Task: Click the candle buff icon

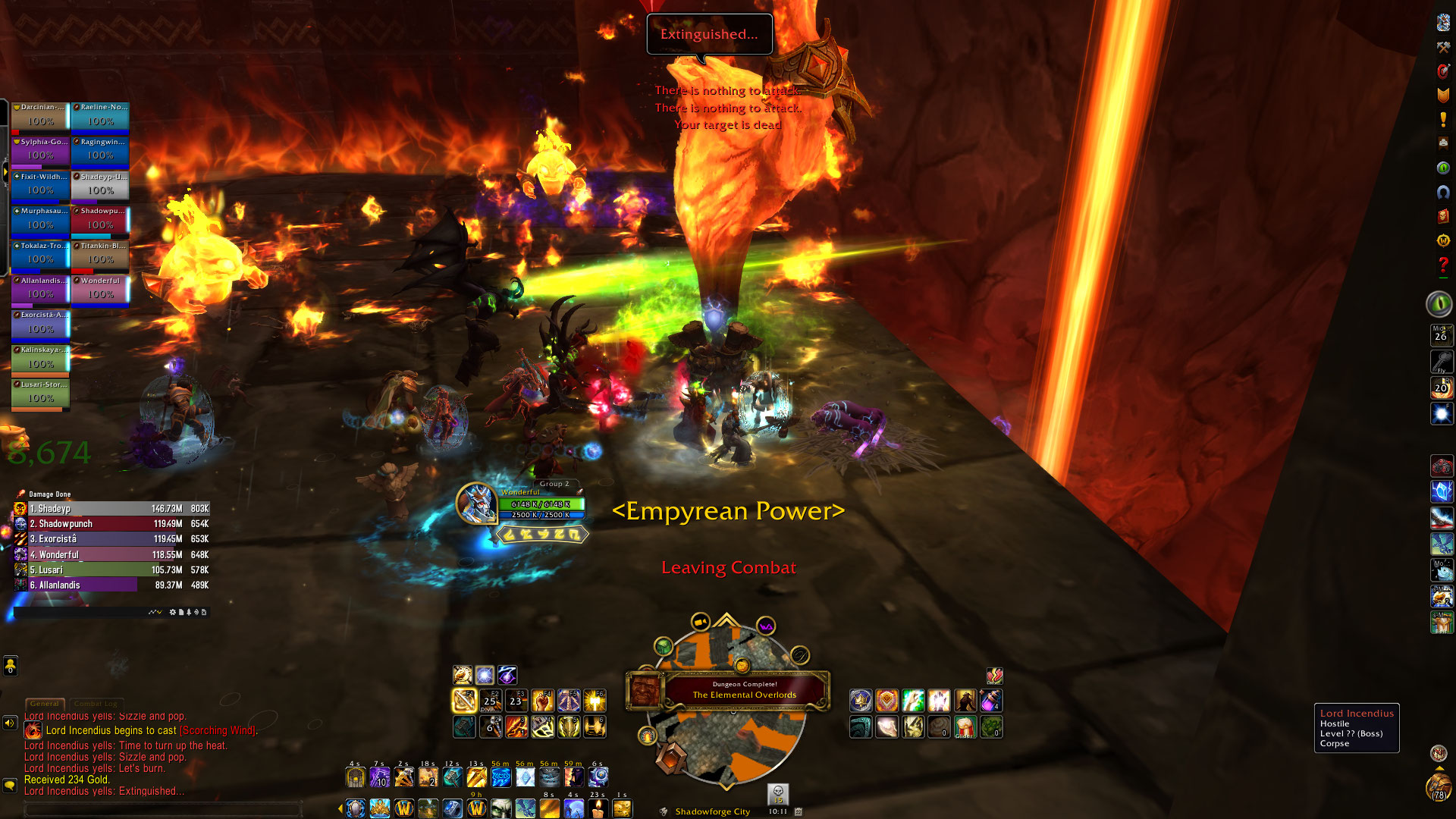Action: [598, 809]
